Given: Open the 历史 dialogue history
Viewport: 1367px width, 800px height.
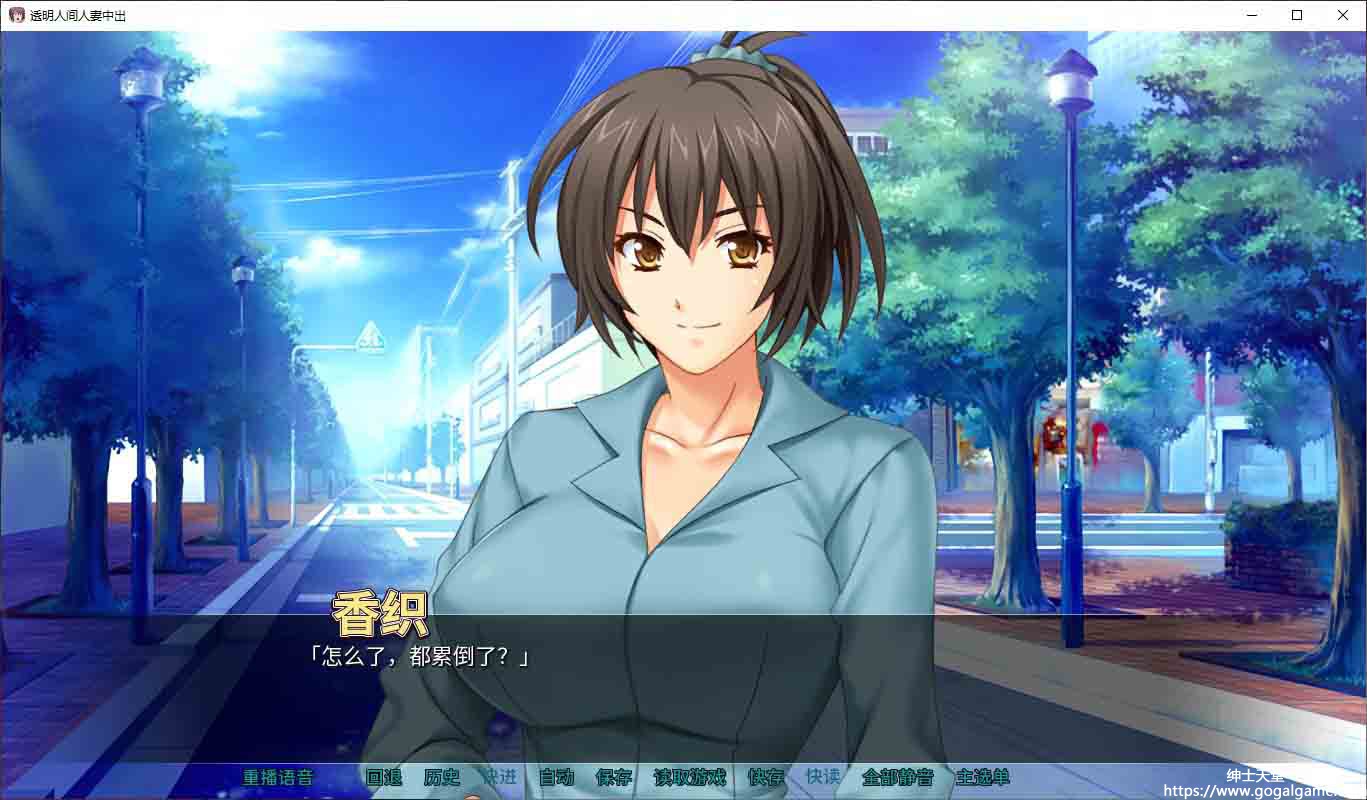Looking at the screenshot, I should coord(441,777).
